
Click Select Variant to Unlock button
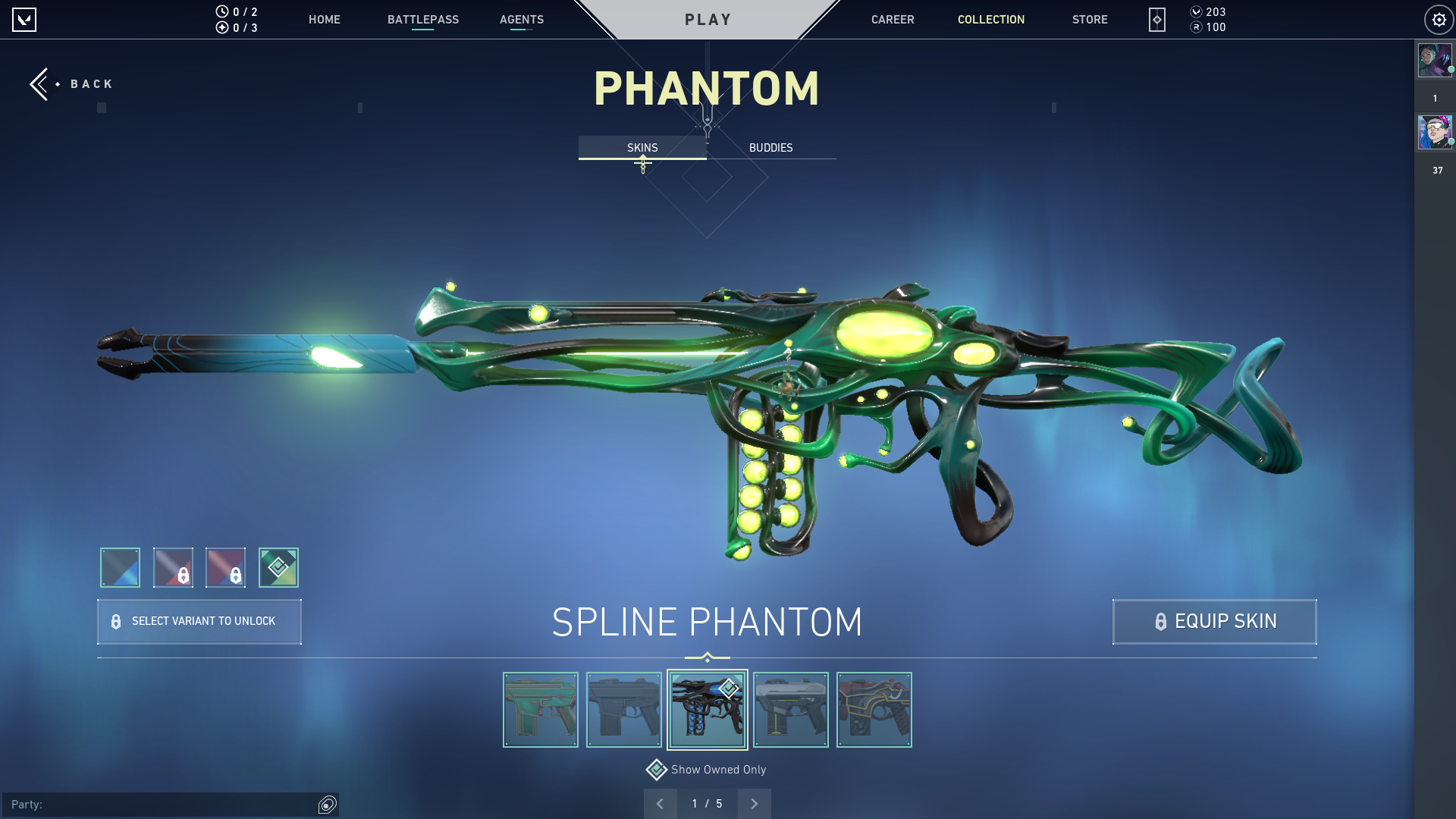click(x=199, y=622)
